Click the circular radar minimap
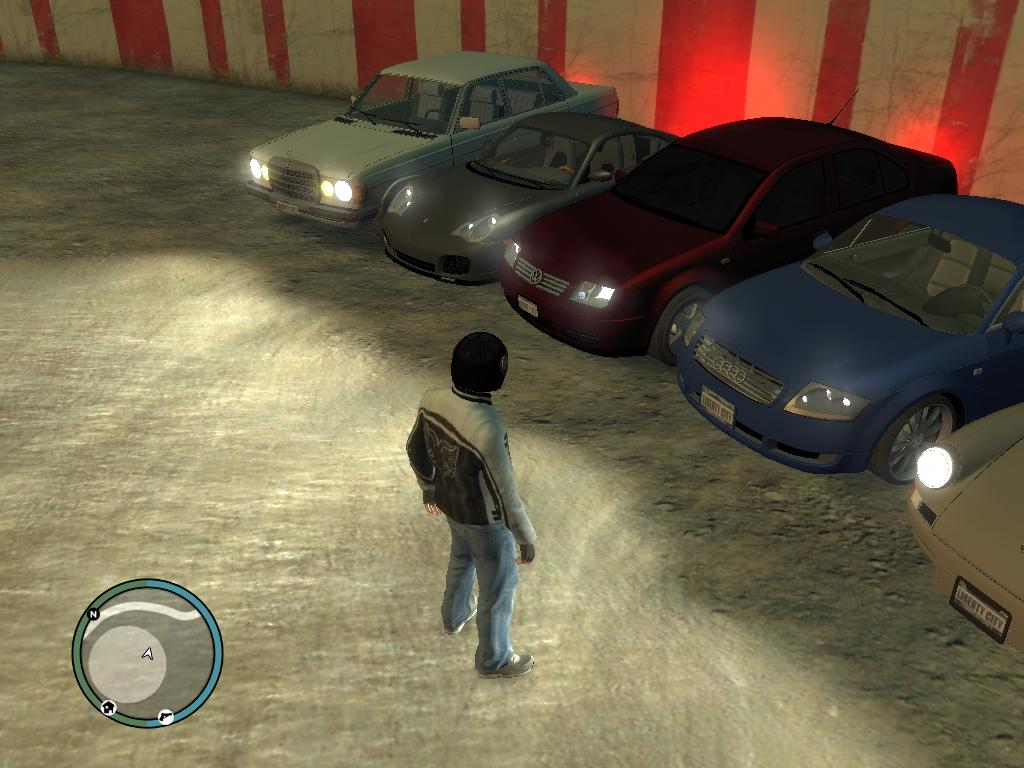 (x=147, y=654)
